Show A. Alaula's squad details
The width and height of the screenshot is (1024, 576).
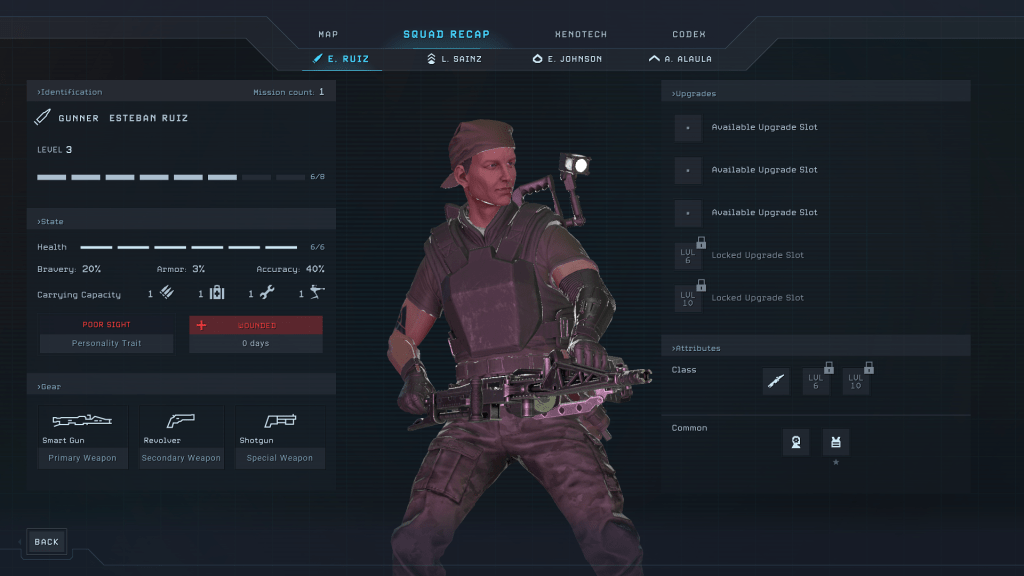[680, 59]
